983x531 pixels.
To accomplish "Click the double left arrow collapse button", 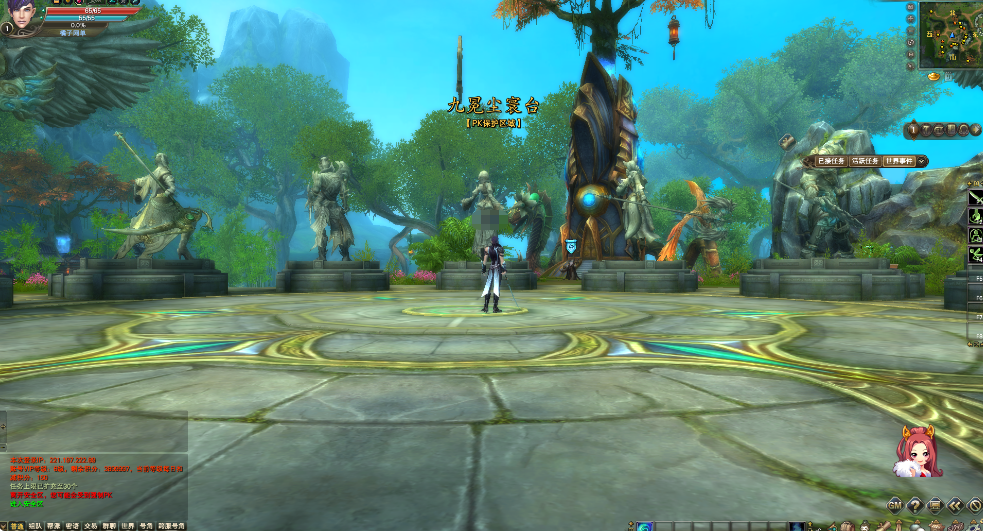I will tap(955, 505).
